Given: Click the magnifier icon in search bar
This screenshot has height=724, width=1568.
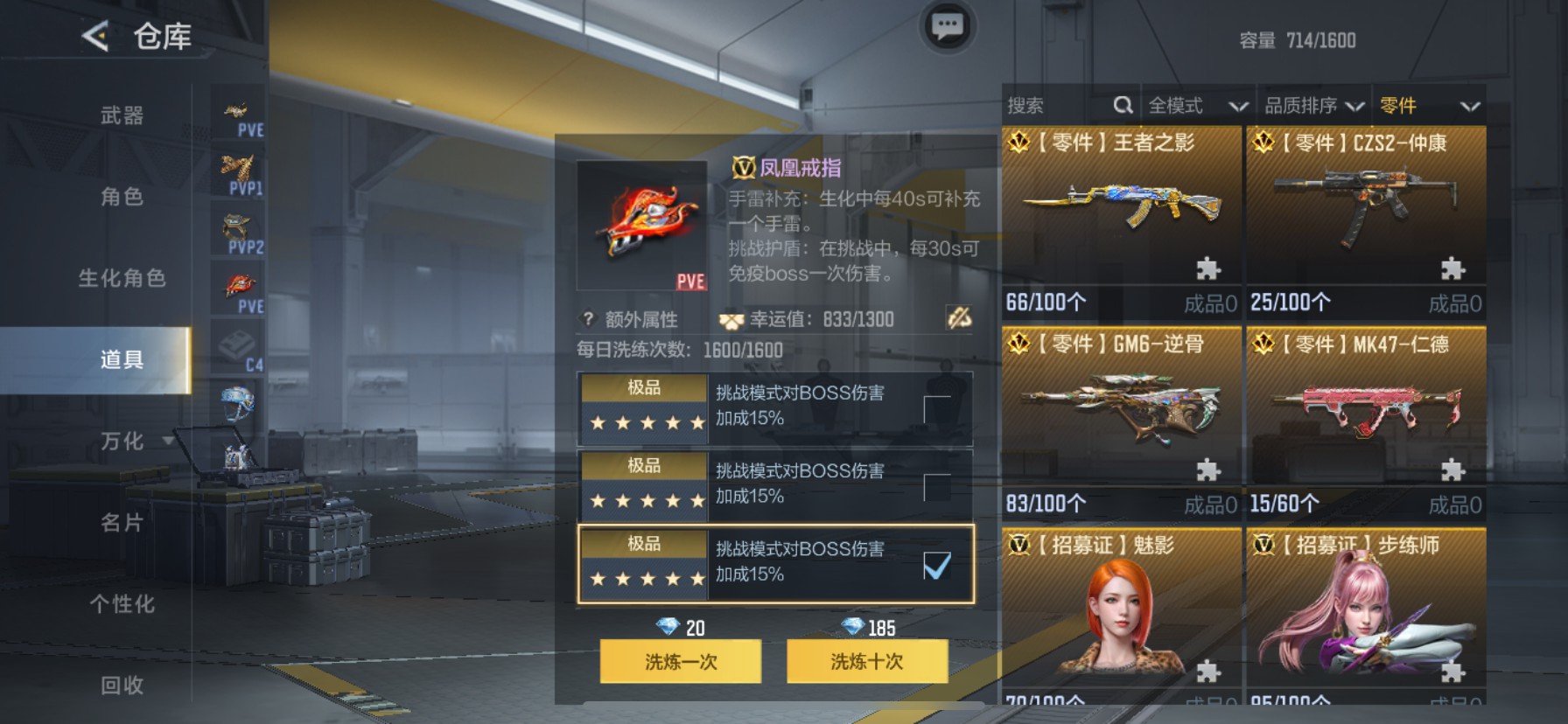Looking at the screenshot, I should pos(1123,105).
